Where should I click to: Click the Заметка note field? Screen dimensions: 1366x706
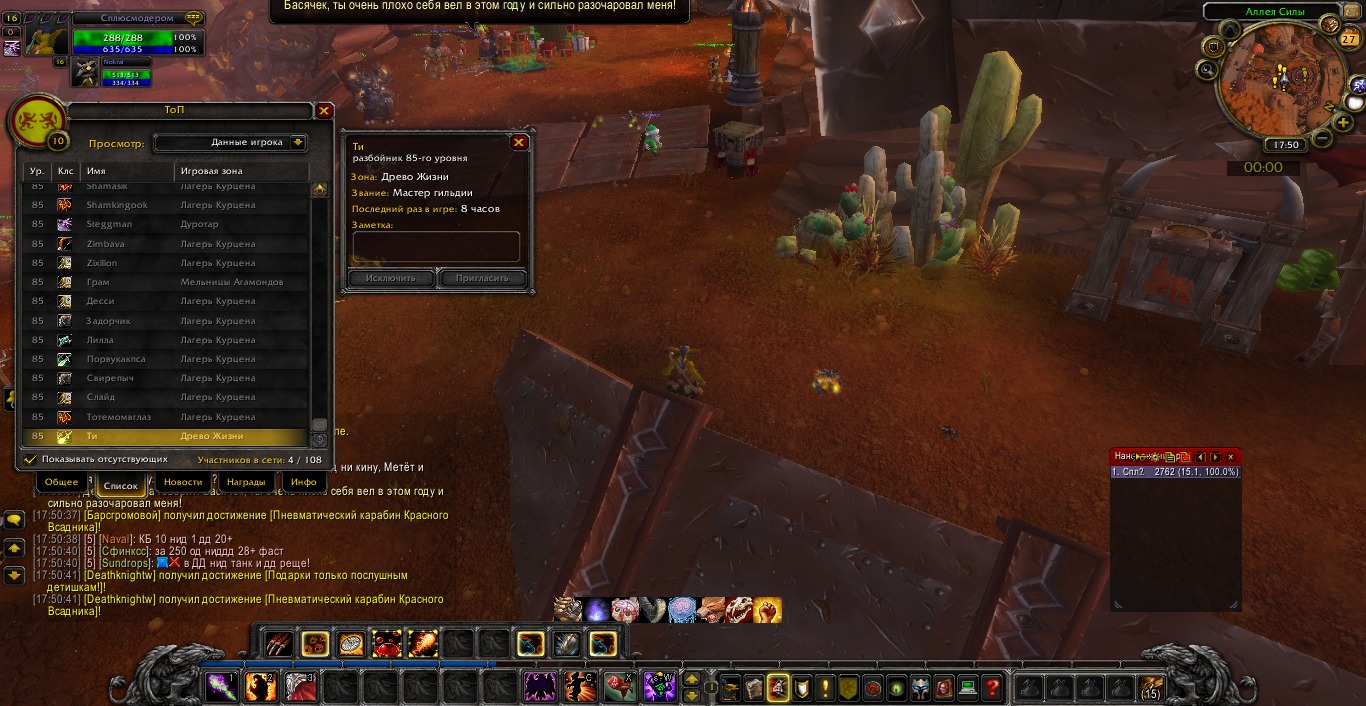(436, 246)
